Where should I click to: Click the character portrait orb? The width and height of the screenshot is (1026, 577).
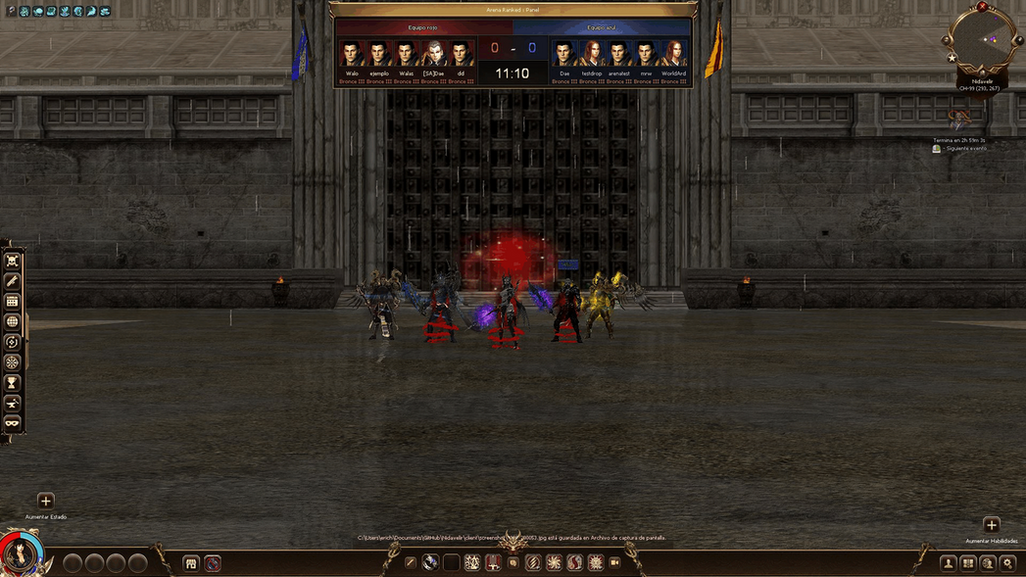(18, 554)
